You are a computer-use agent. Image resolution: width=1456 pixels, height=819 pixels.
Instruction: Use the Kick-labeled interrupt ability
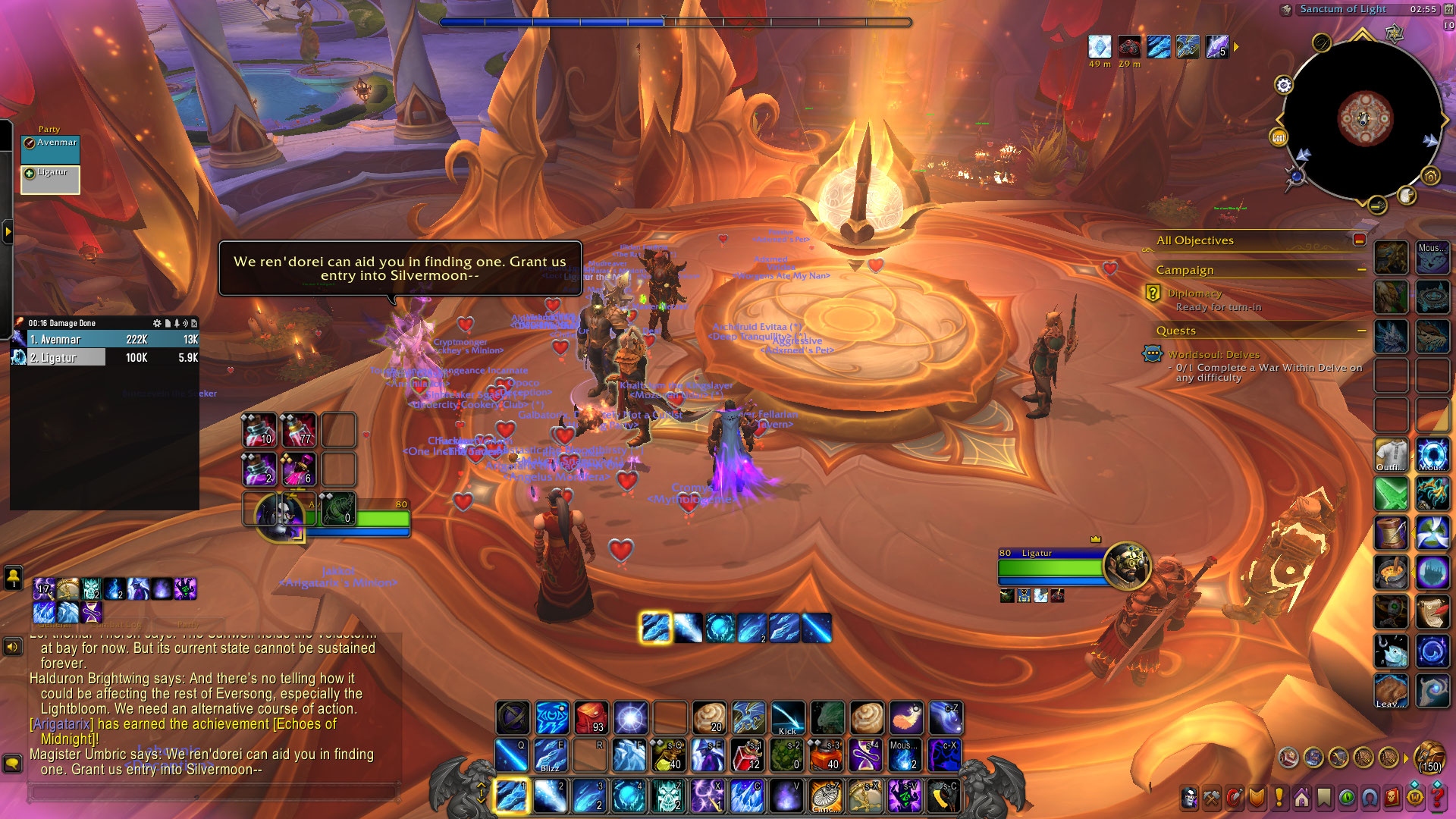click(788, 718)
